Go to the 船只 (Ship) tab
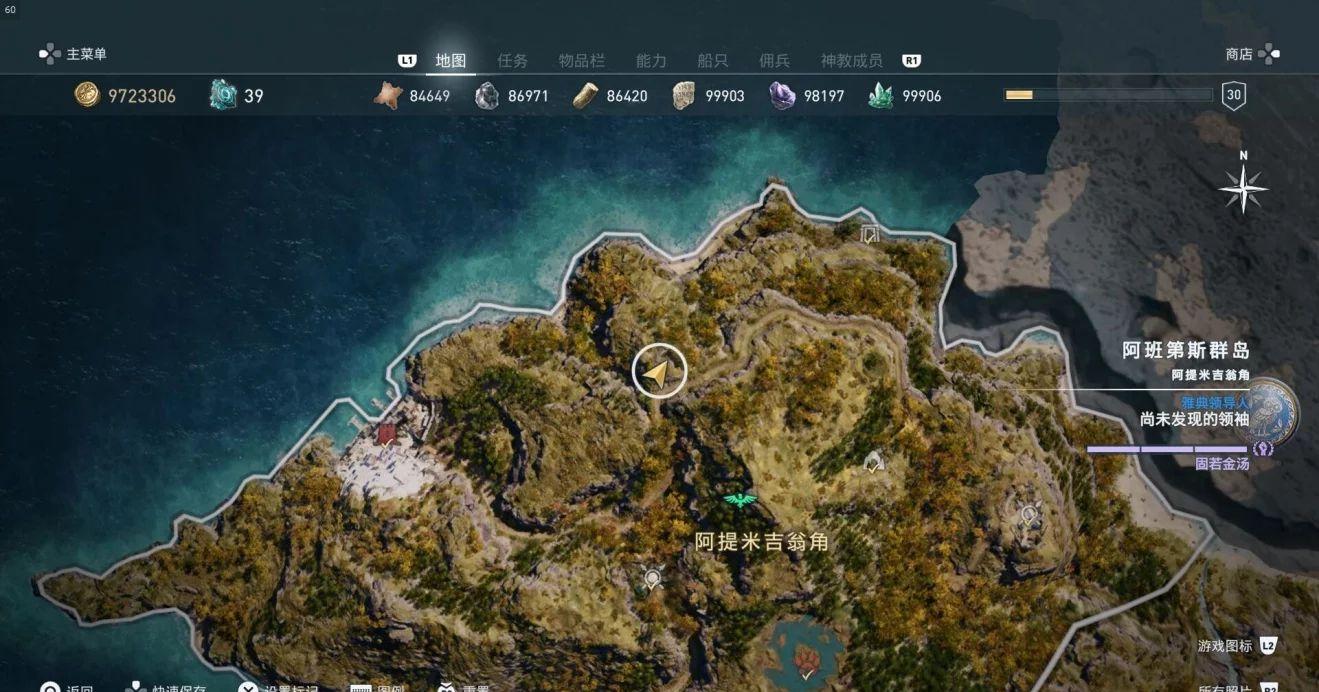Image resolution: width=1319 pixels, height=692 pixels. point(712,61)
